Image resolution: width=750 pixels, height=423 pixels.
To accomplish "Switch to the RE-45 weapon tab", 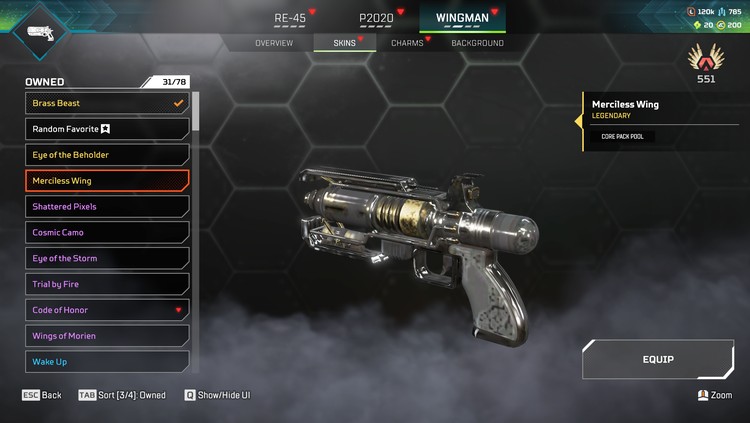I will tap(290, 18).
